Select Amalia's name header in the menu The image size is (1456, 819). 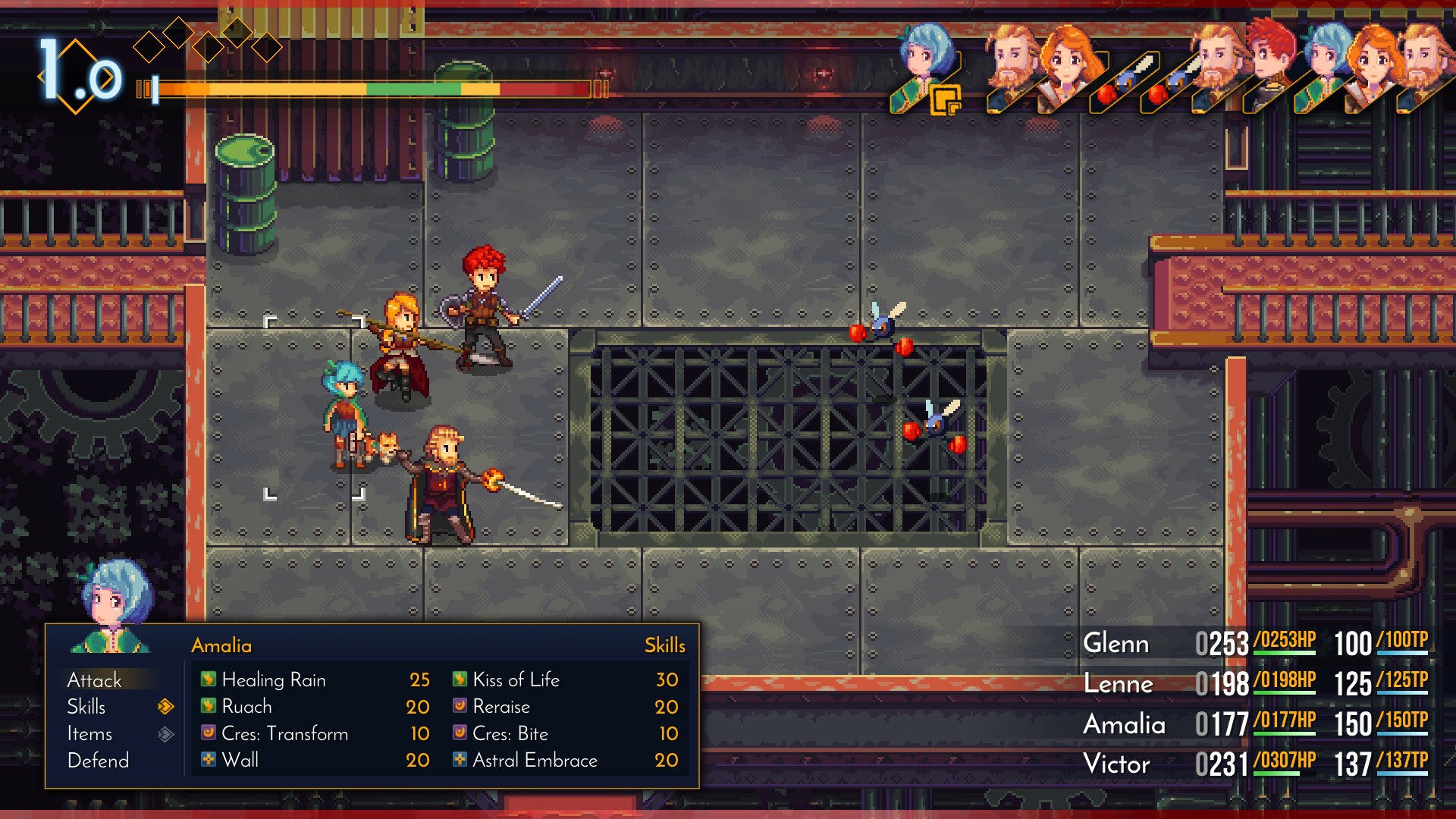point(220,645)
